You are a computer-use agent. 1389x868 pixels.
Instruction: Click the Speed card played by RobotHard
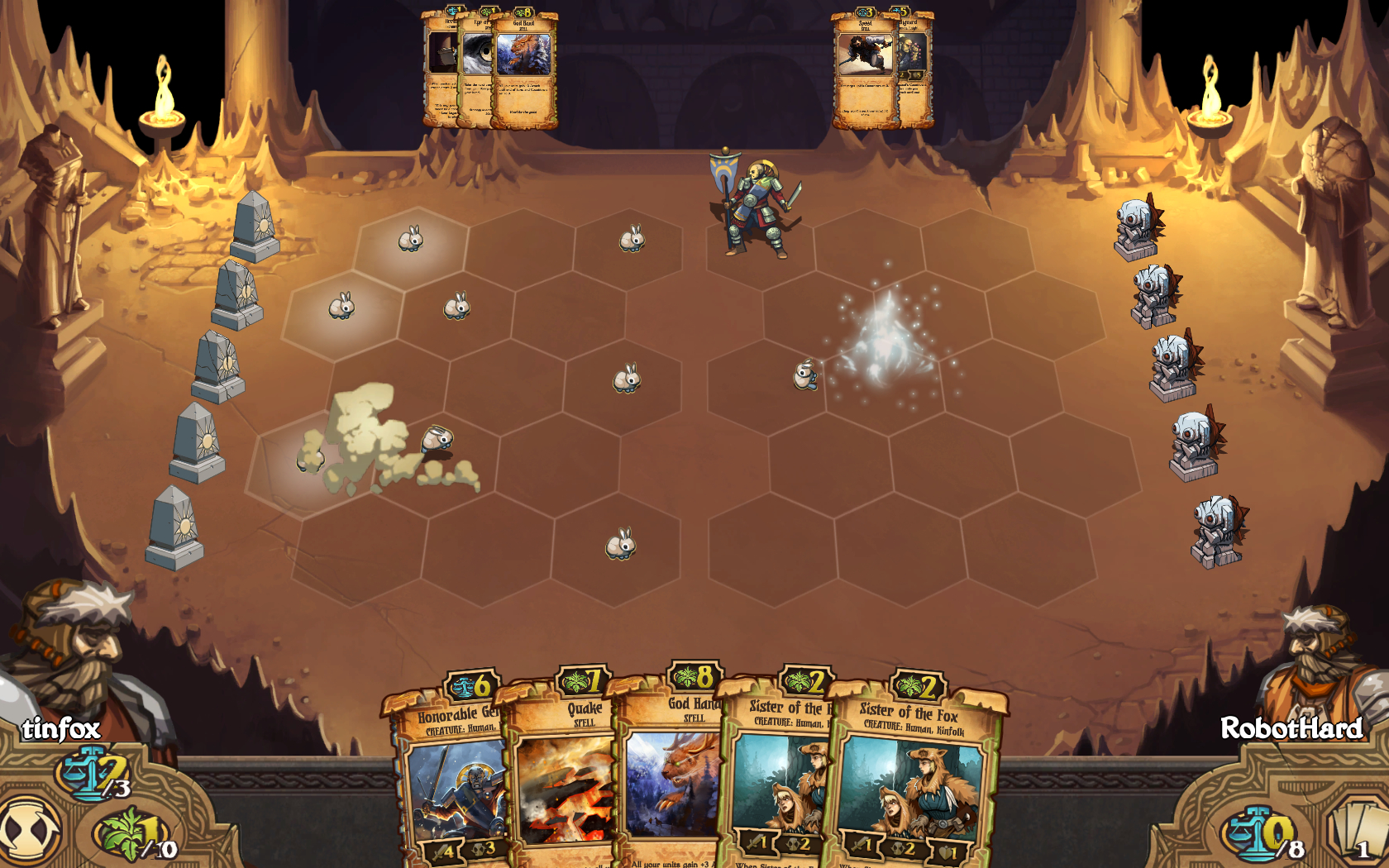pos(864,70)
